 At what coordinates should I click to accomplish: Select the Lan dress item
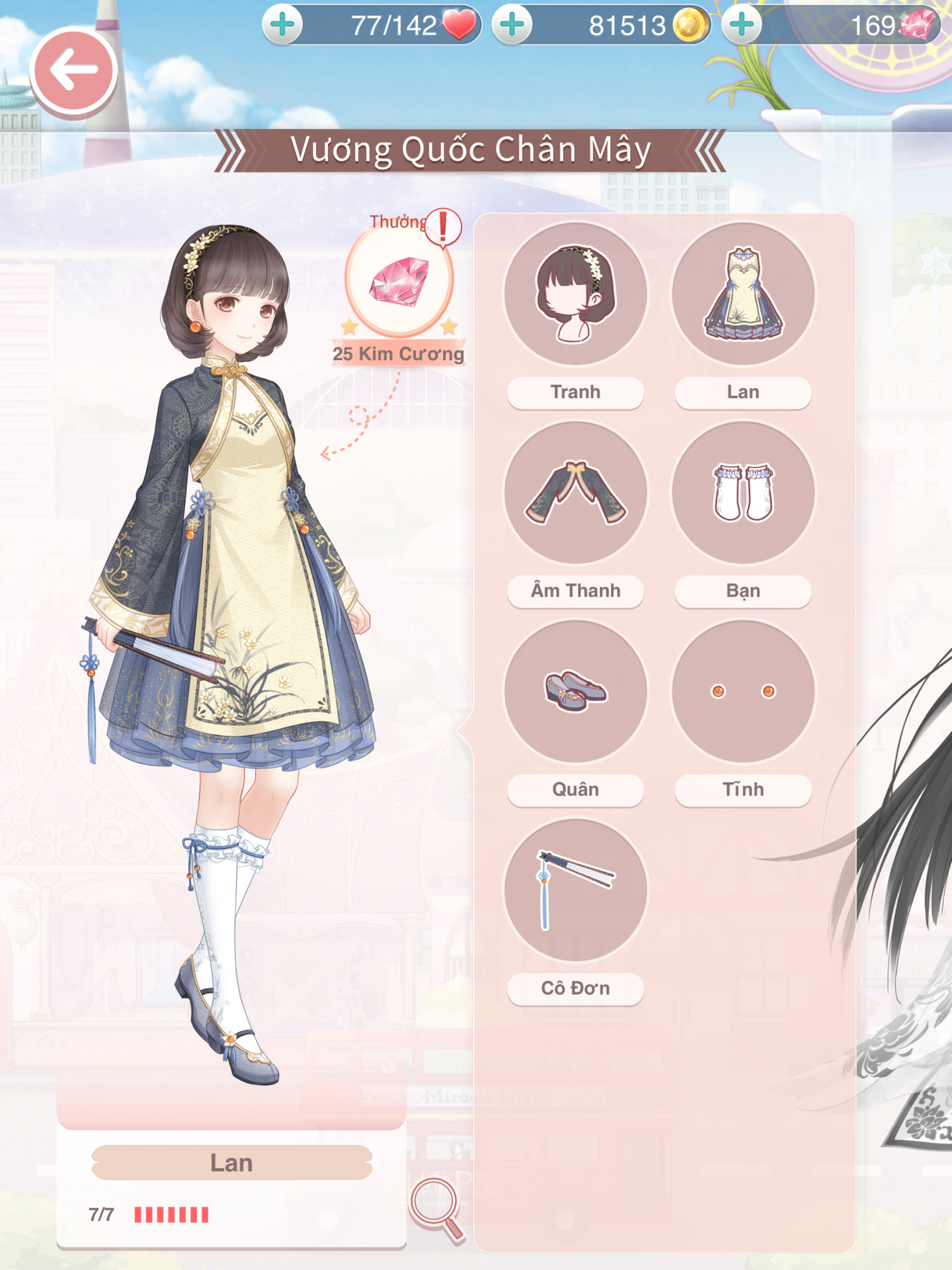click(x=743, y=294)
